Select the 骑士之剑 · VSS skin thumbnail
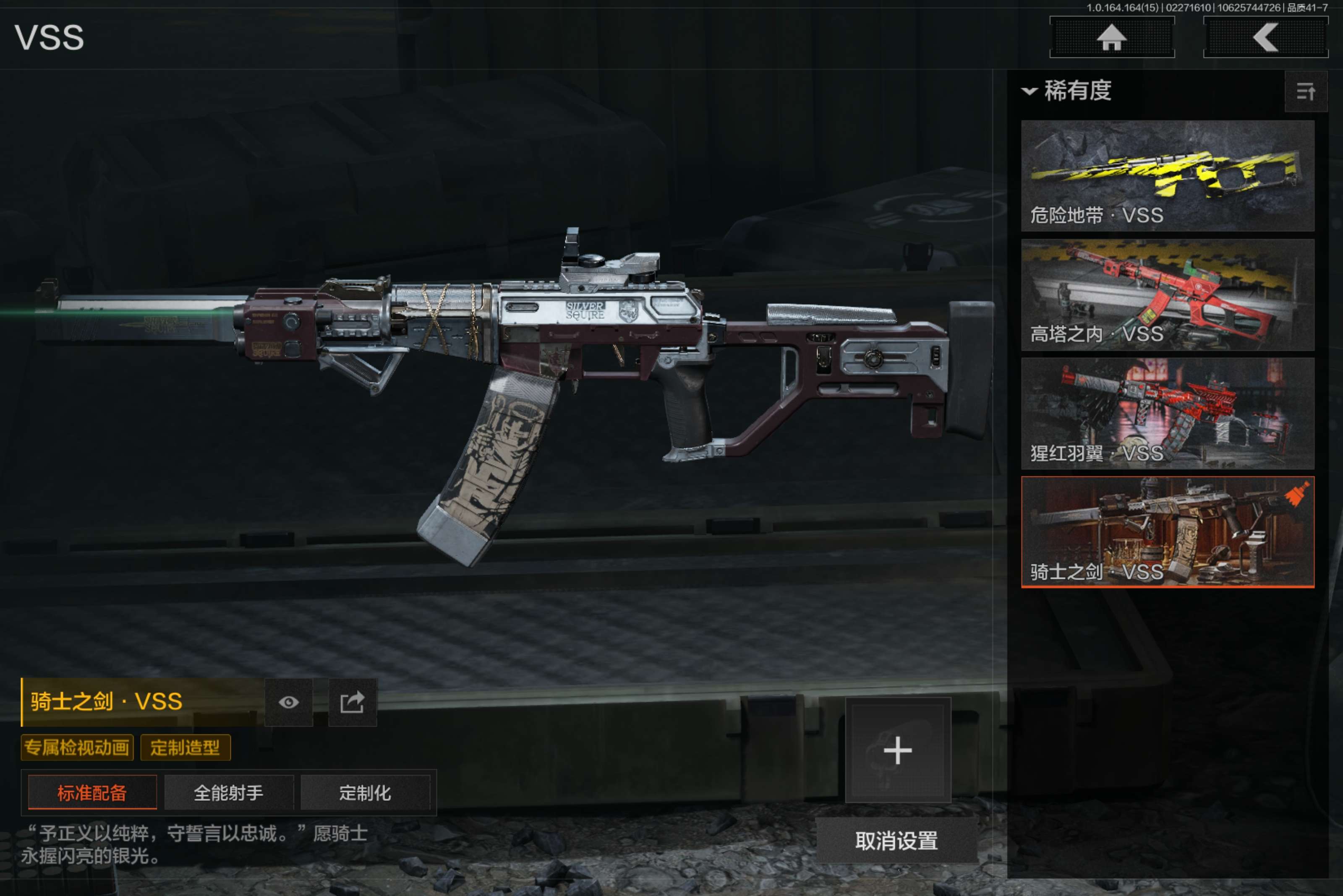Viewport: 1343px width, 896px height. pos(1167,532)
